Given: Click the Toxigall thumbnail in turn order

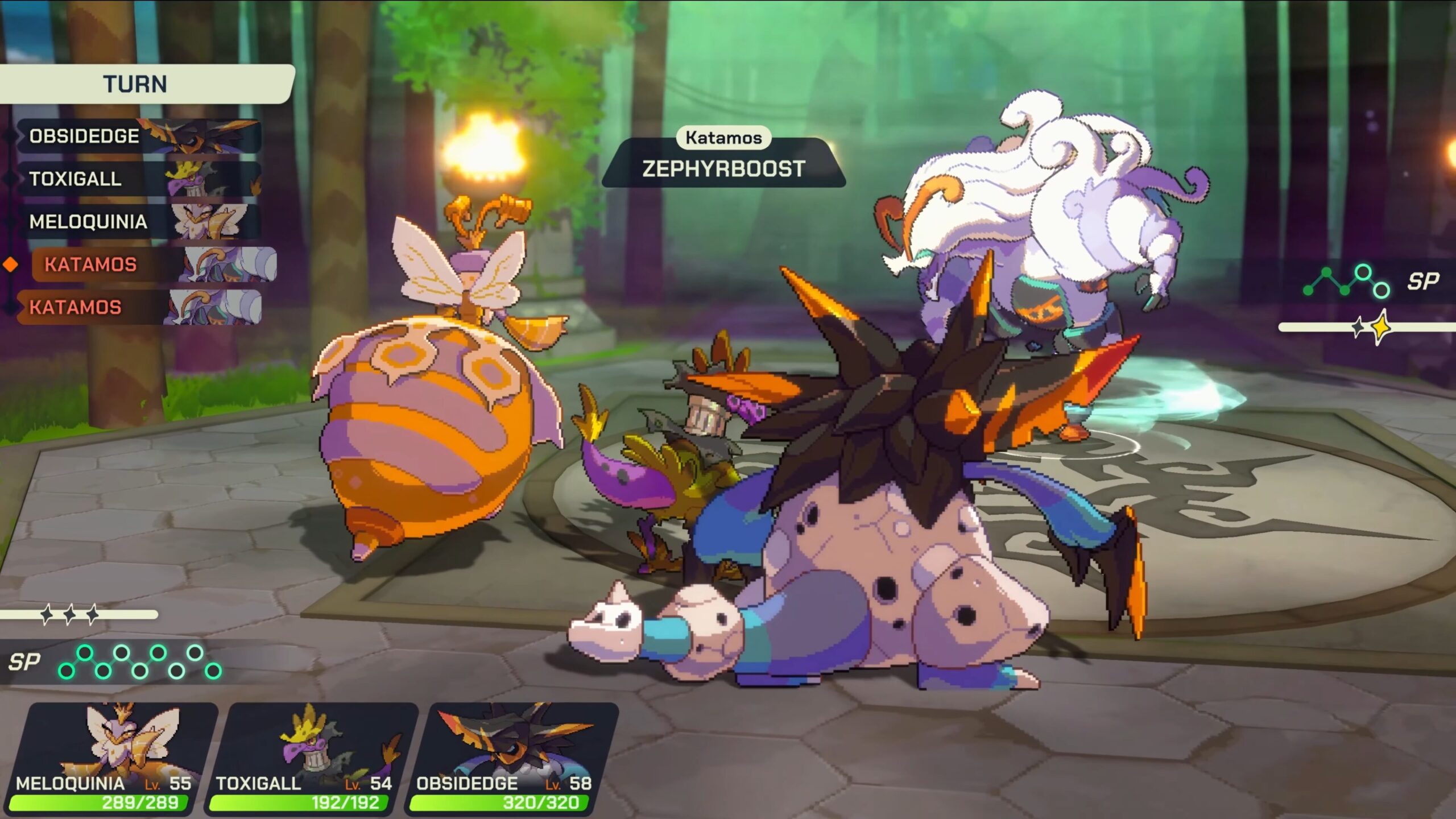Looking at the screenshot, I should coord(202,179).
